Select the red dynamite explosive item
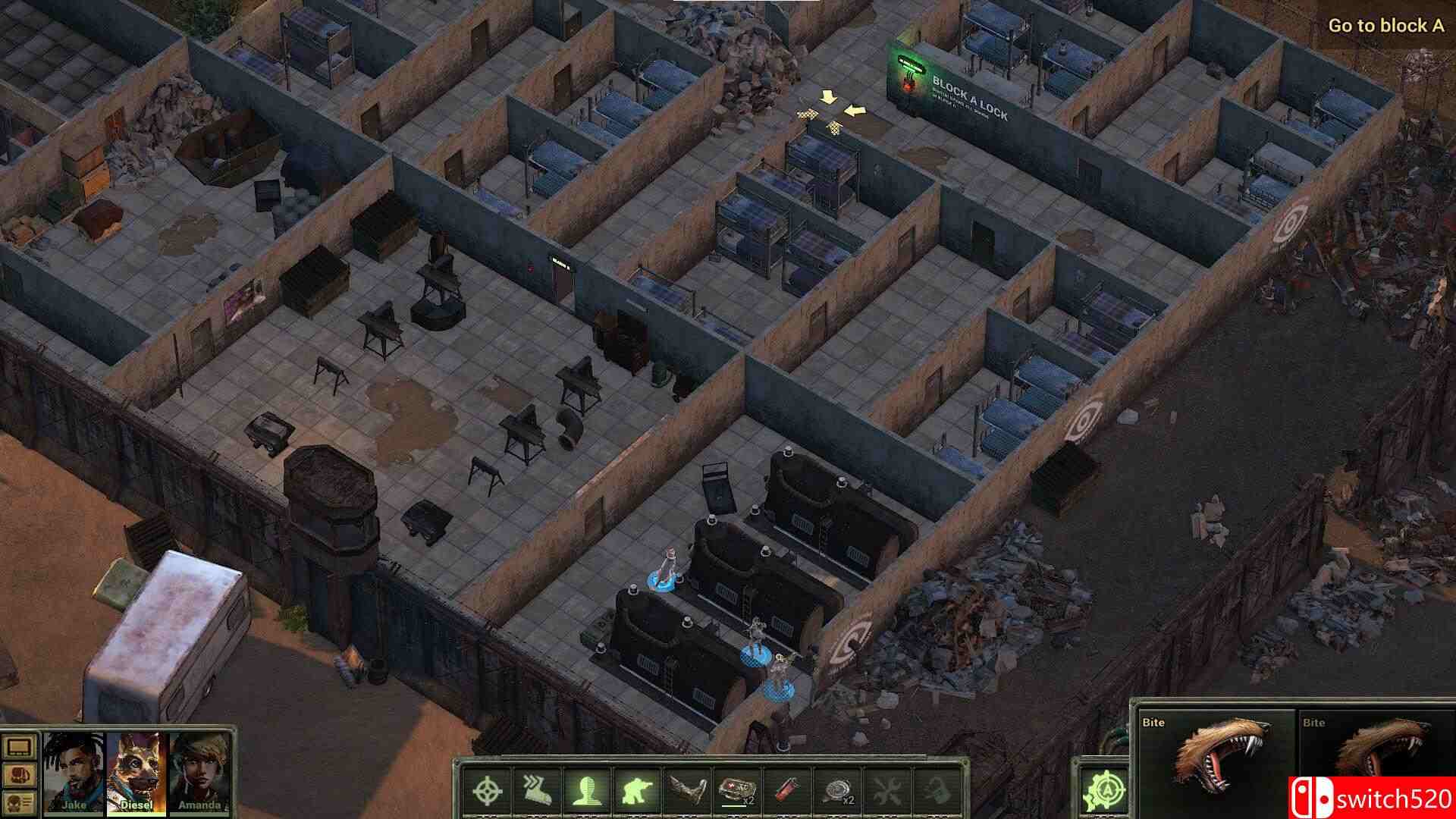 [787, 789]
